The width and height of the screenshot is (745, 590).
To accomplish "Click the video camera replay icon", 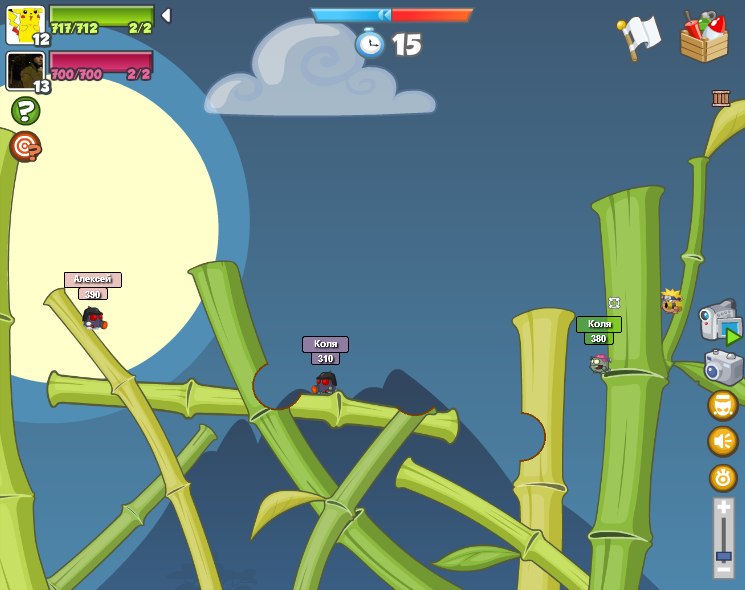I will click(x=719, y=322).
